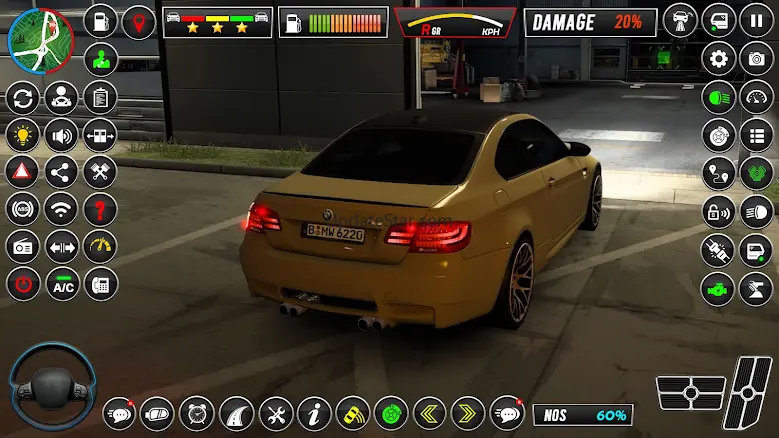The image size is (779, 438).
Task: Activate the right chevron turn signal
Action: click(467, 412)
